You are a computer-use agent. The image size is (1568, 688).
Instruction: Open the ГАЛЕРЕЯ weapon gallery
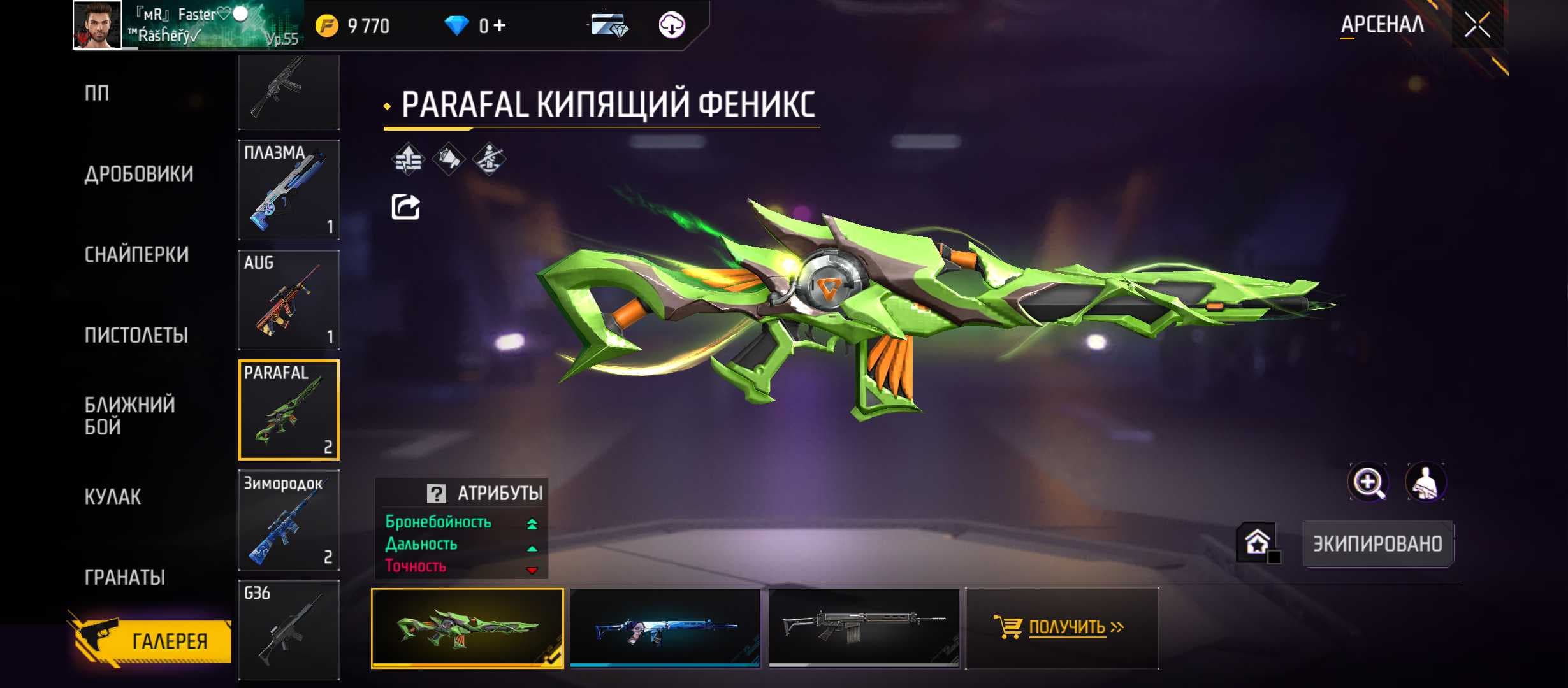click(153, 640)
